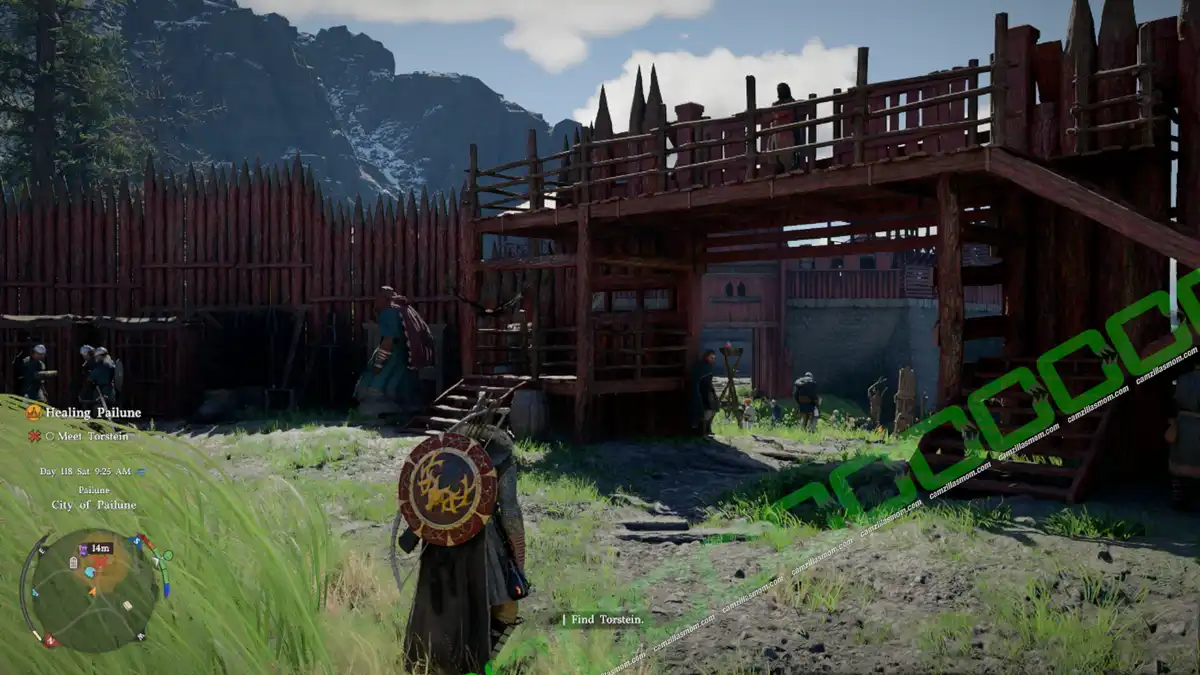Click the circular minimap

94,592
